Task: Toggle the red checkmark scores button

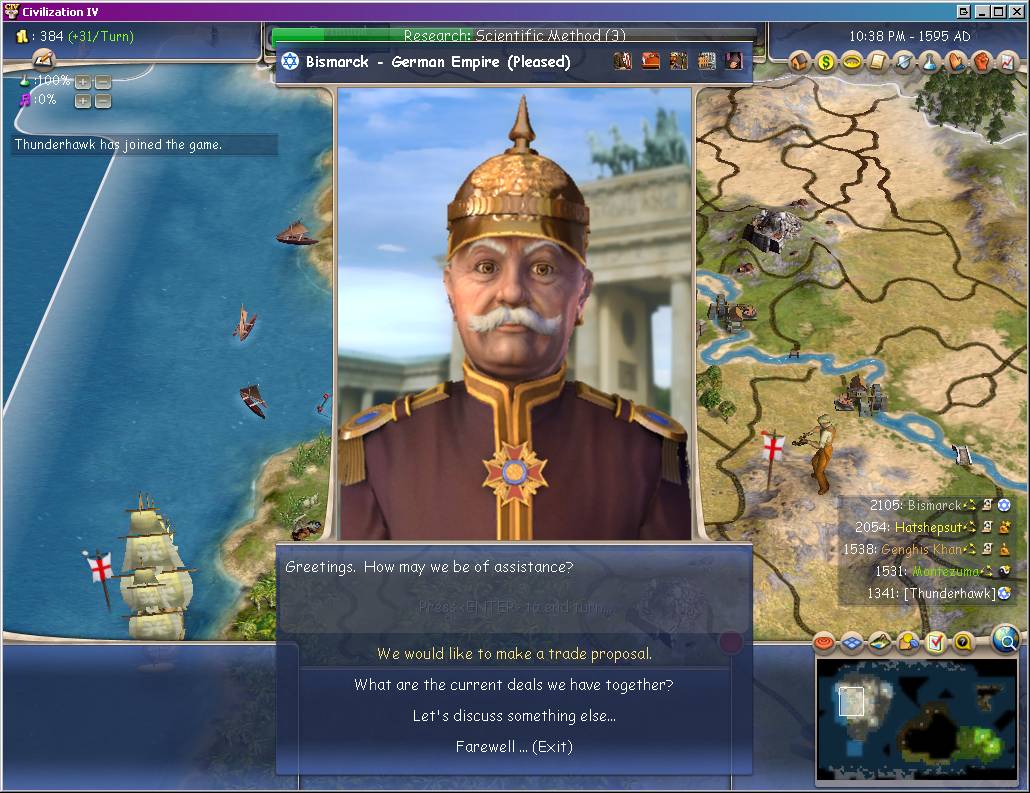Action: [x=935, y=642]
